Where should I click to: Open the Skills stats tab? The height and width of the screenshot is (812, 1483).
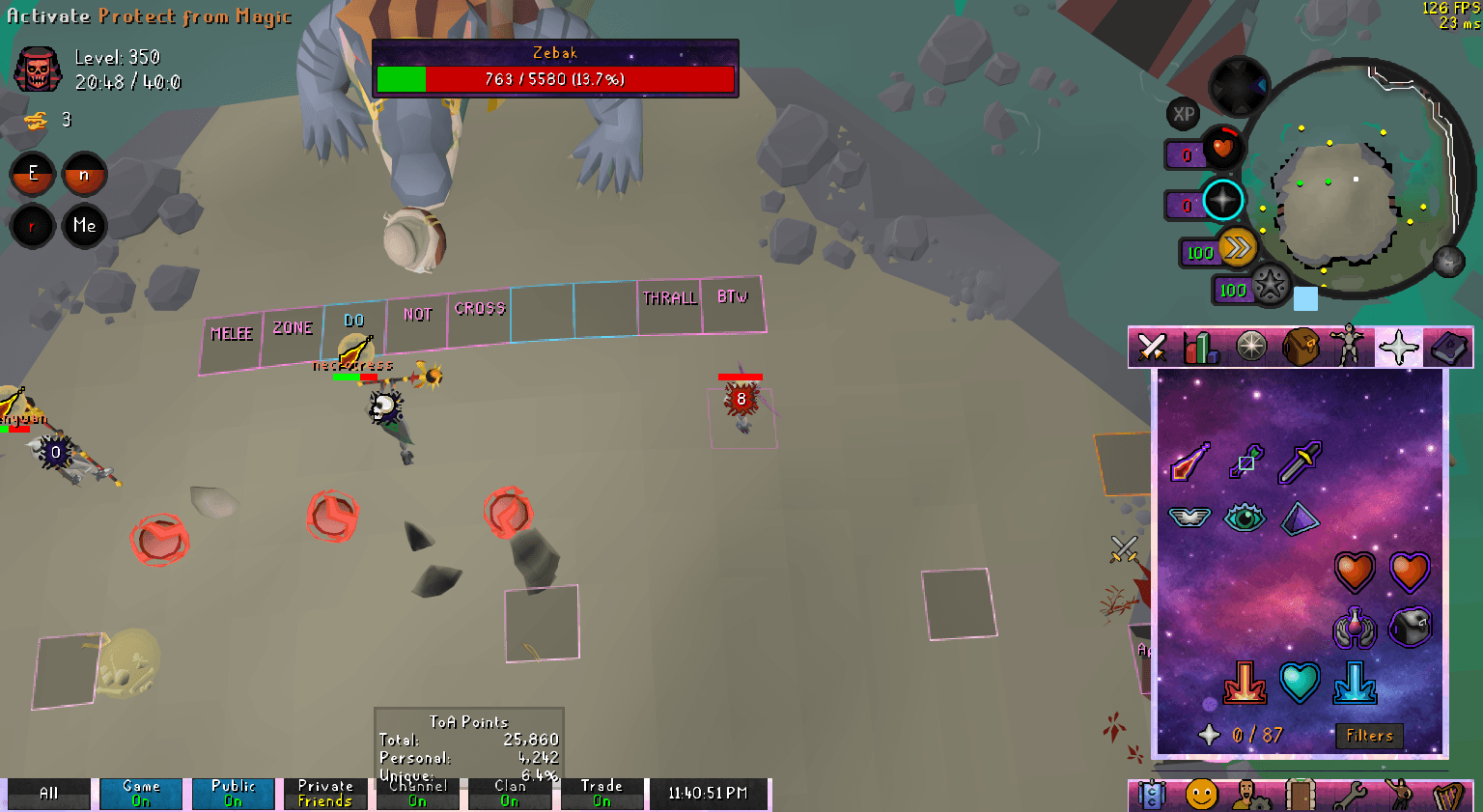[x=1200, y=348]
